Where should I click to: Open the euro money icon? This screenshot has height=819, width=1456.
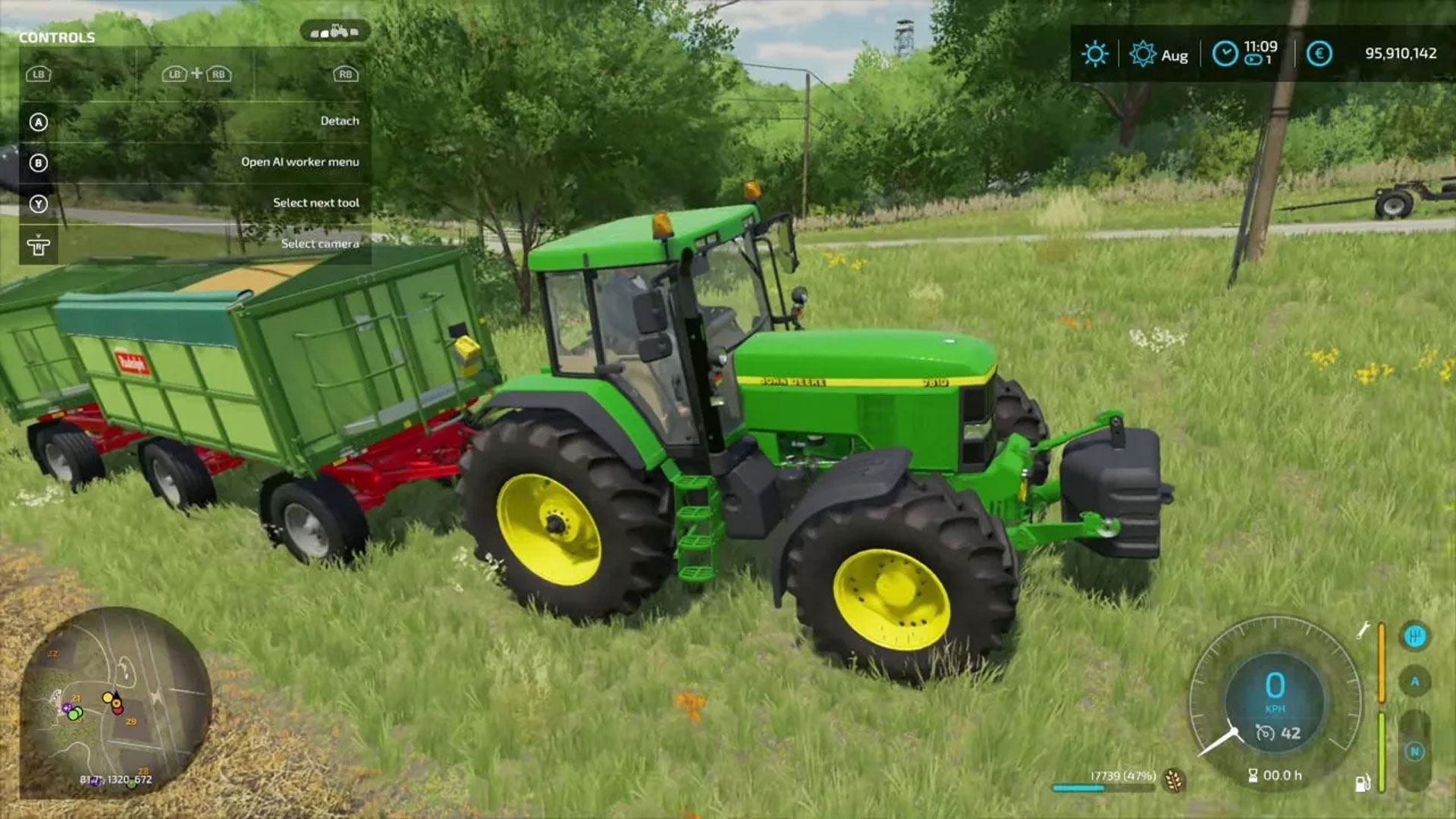point(1319,54)
